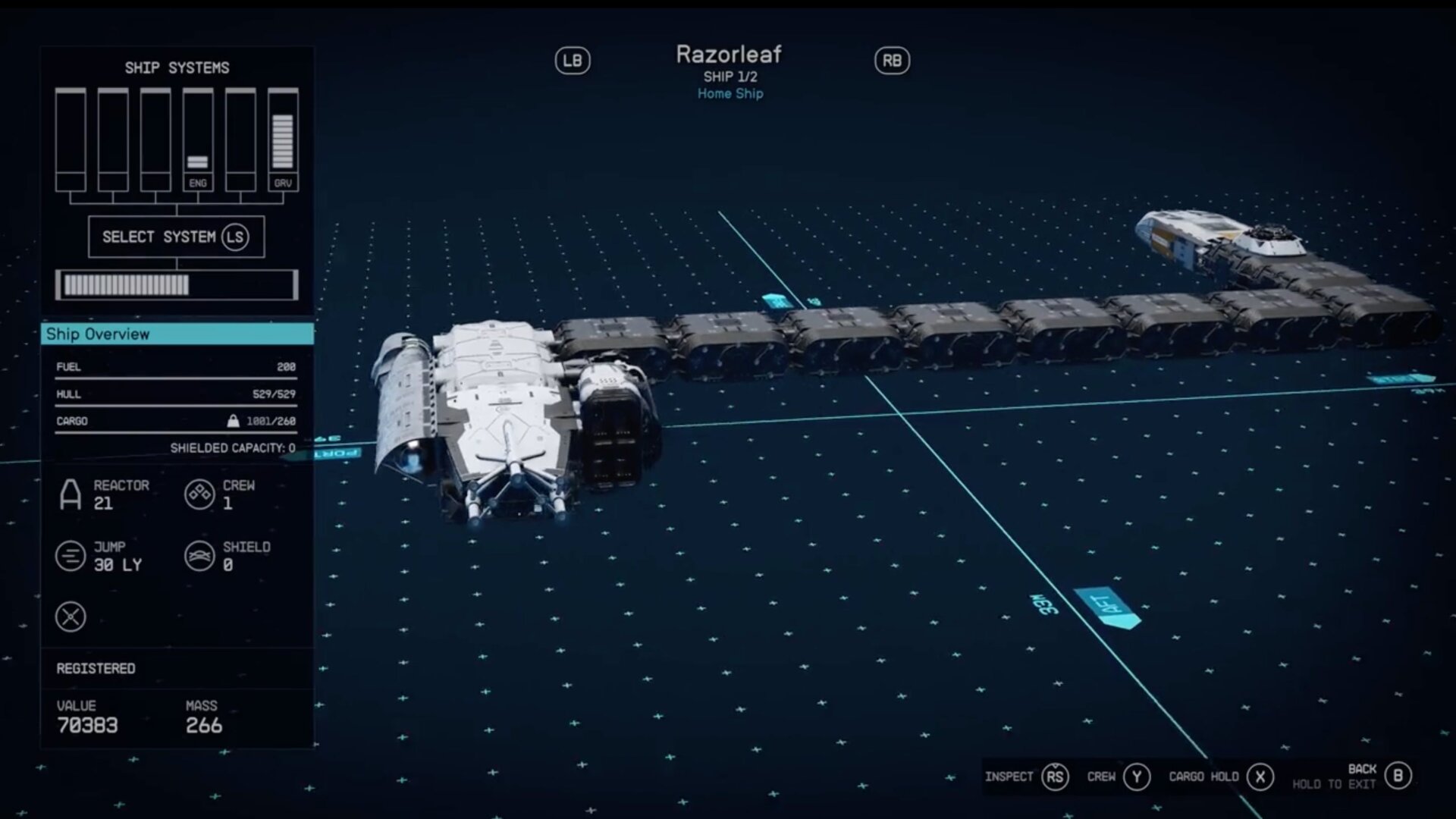Click the Shield strength icon
The width and height of the screenshot is (1456, 819).
[199, 554]
